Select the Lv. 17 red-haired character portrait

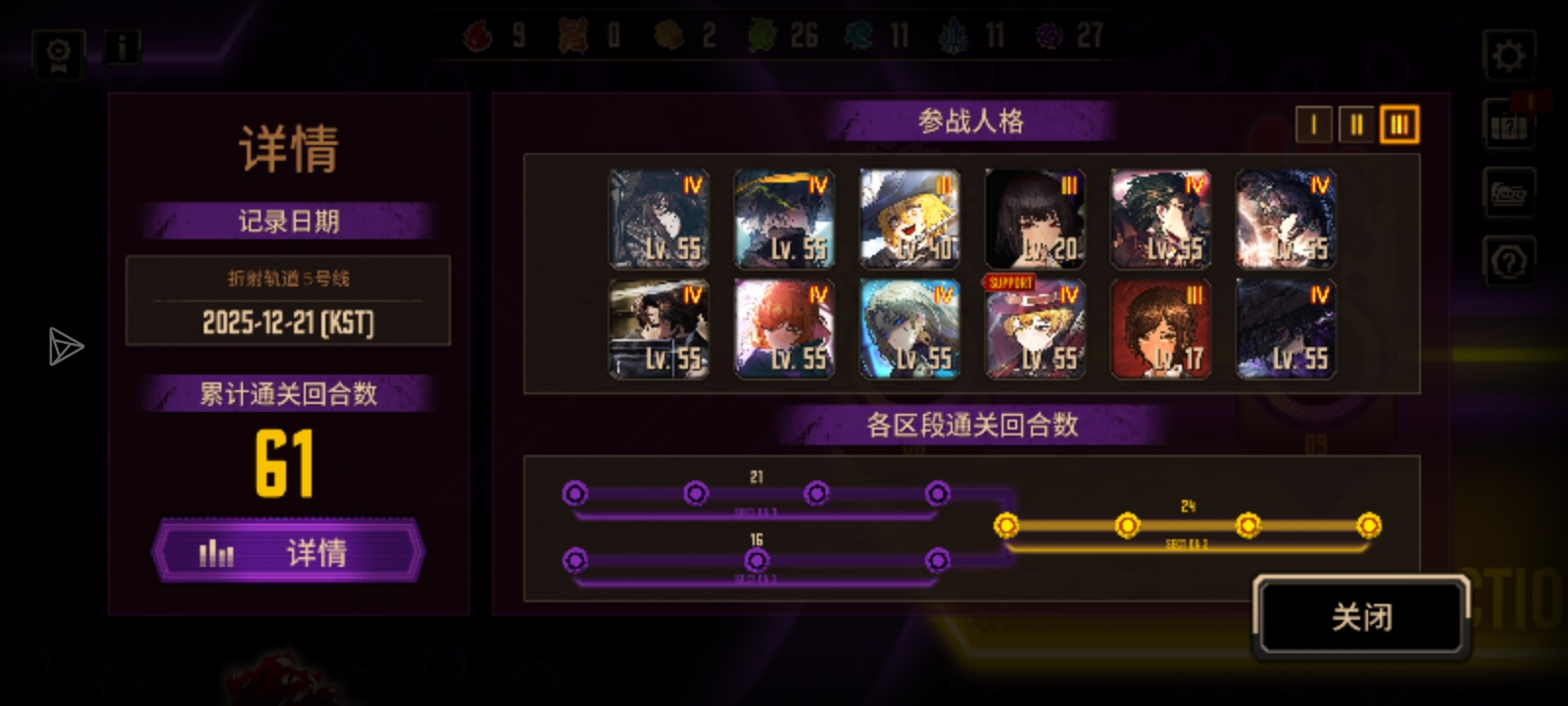(1160, 328)
